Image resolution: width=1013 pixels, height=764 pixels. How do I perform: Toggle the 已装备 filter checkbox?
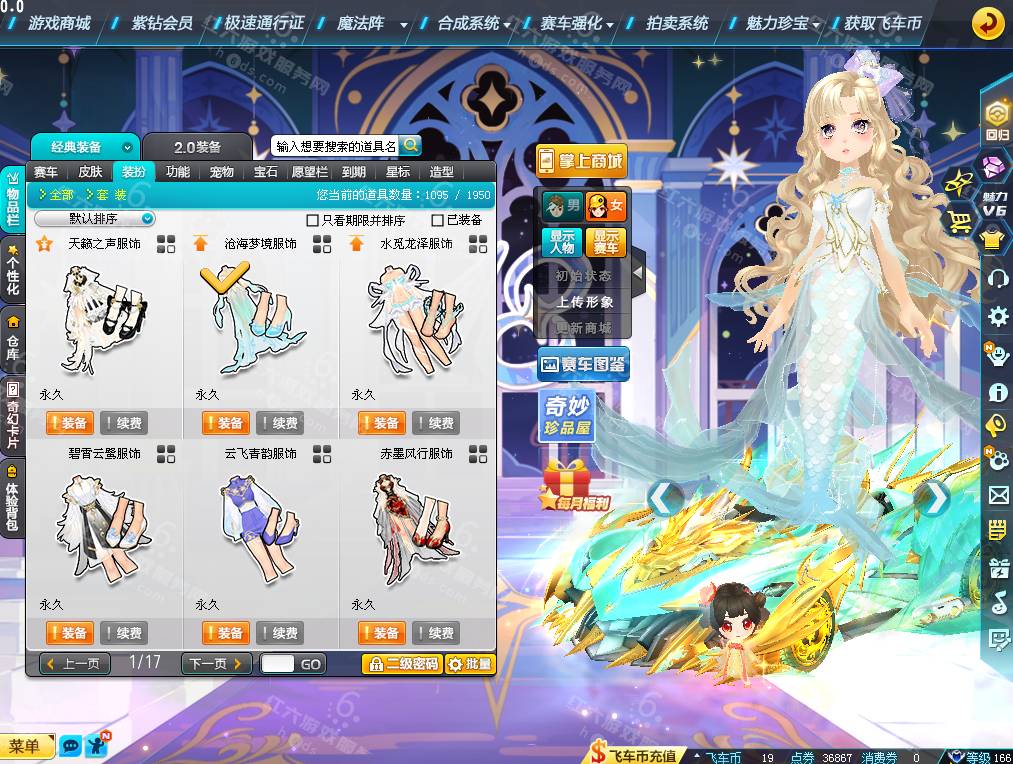438,220
